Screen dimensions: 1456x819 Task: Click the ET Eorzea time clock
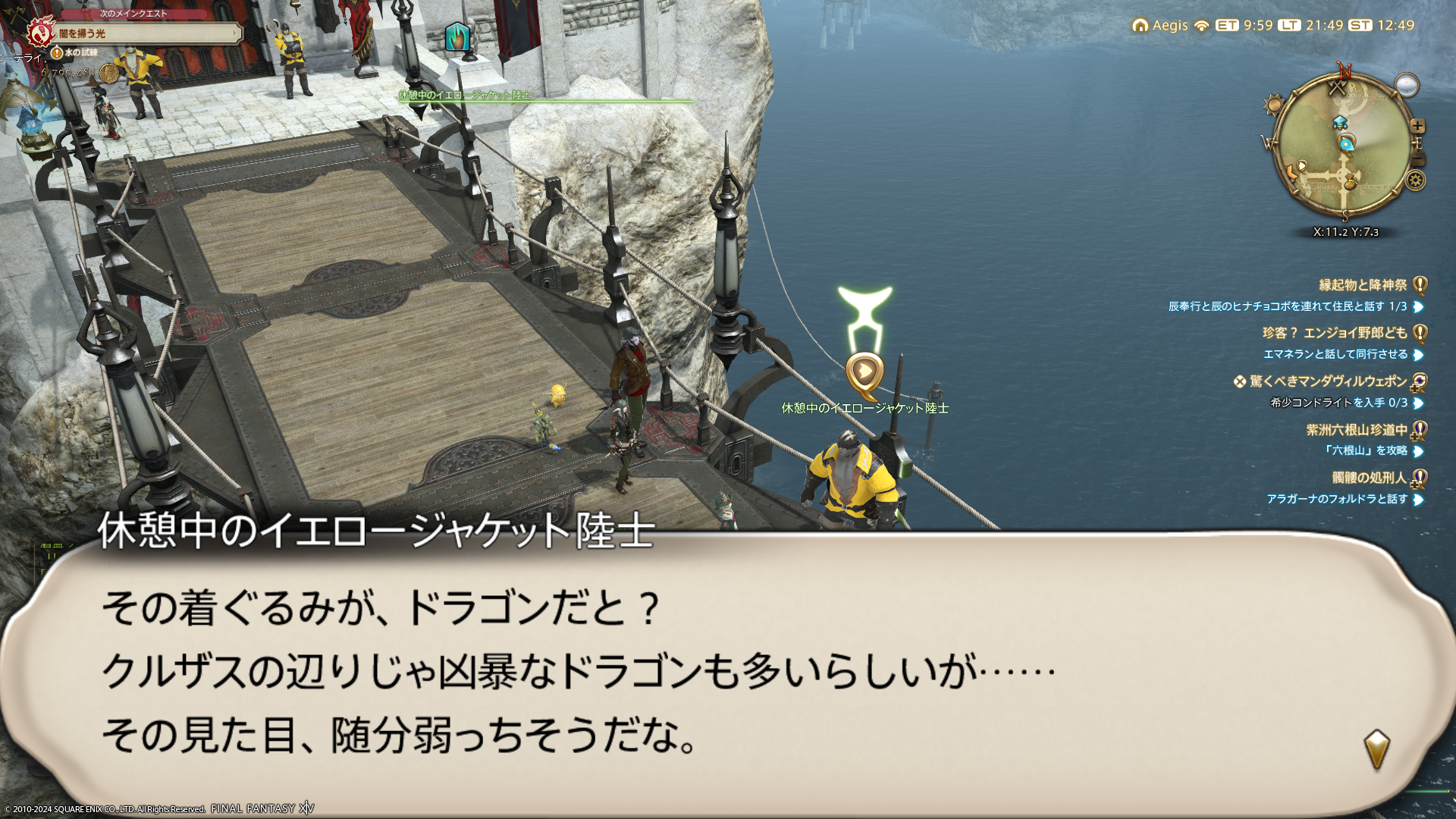coord(1244,25)
